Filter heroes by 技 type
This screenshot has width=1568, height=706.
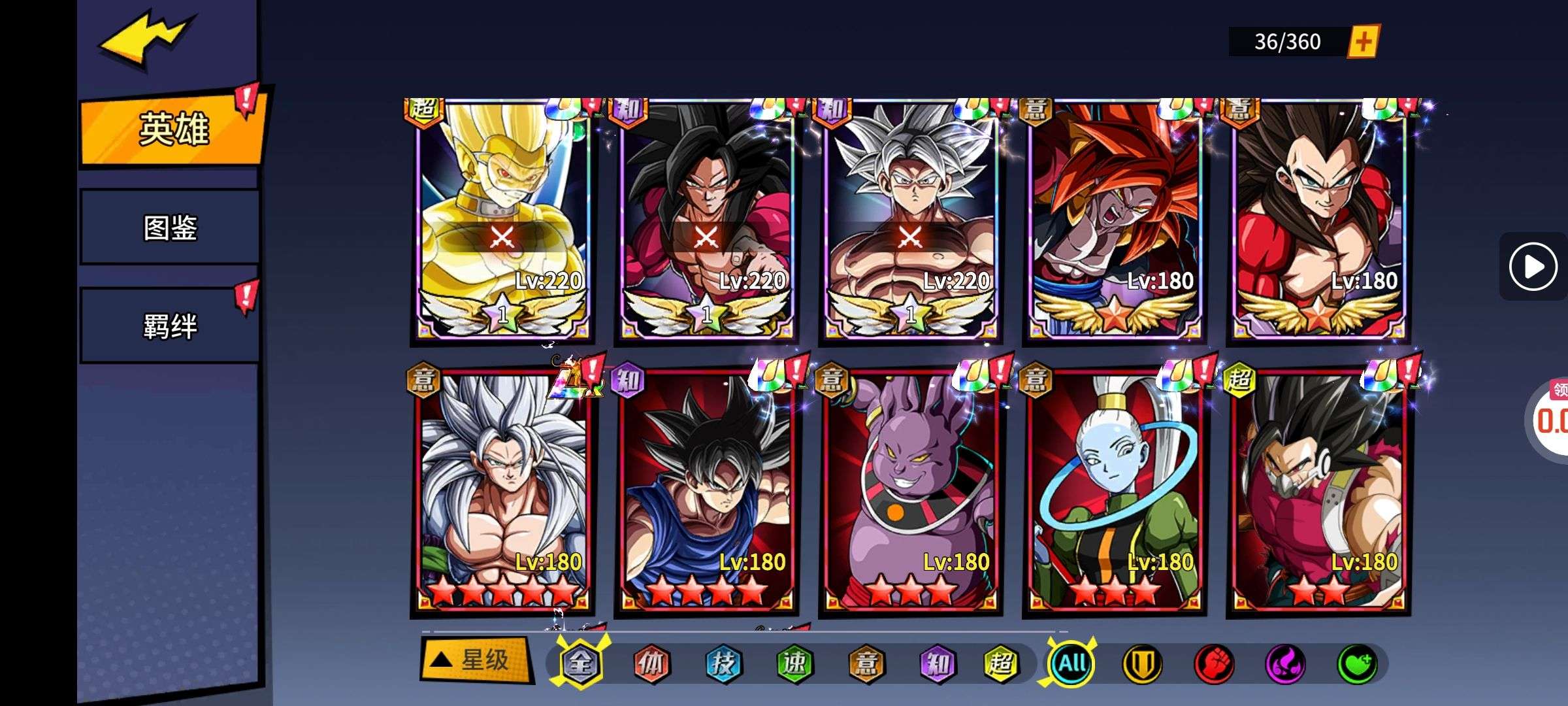click(x=723, y=664)
